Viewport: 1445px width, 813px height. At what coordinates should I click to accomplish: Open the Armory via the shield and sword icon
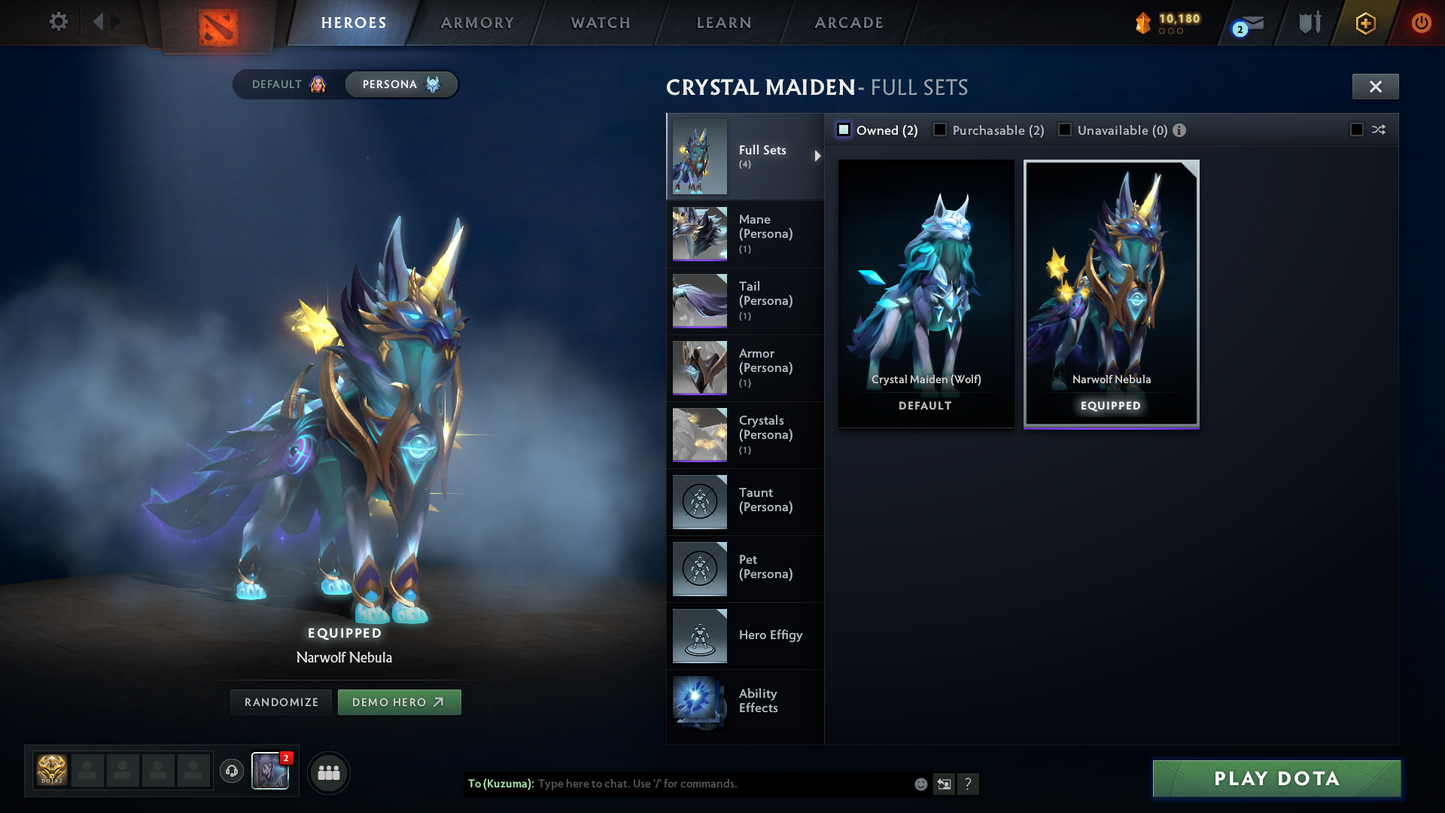[x=1309, y=21]
